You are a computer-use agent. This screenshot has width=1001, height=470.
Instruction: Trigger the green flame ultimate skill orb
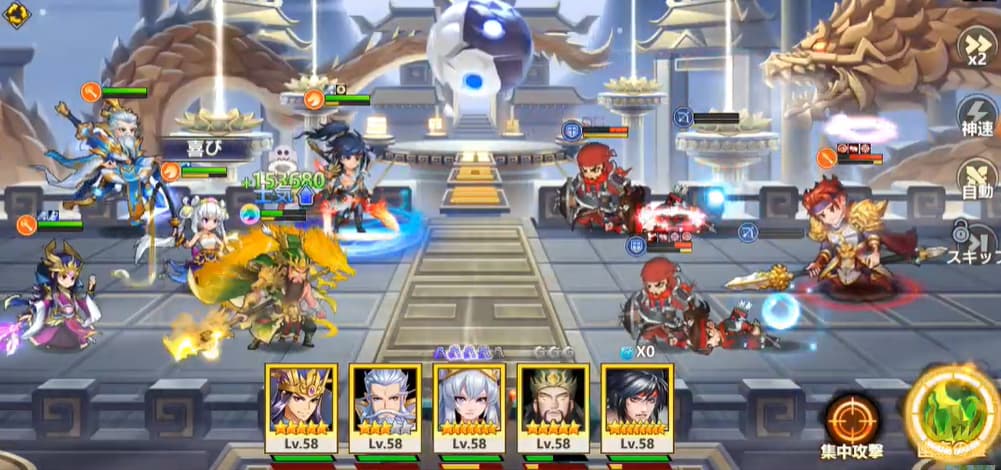pos(950,414)
